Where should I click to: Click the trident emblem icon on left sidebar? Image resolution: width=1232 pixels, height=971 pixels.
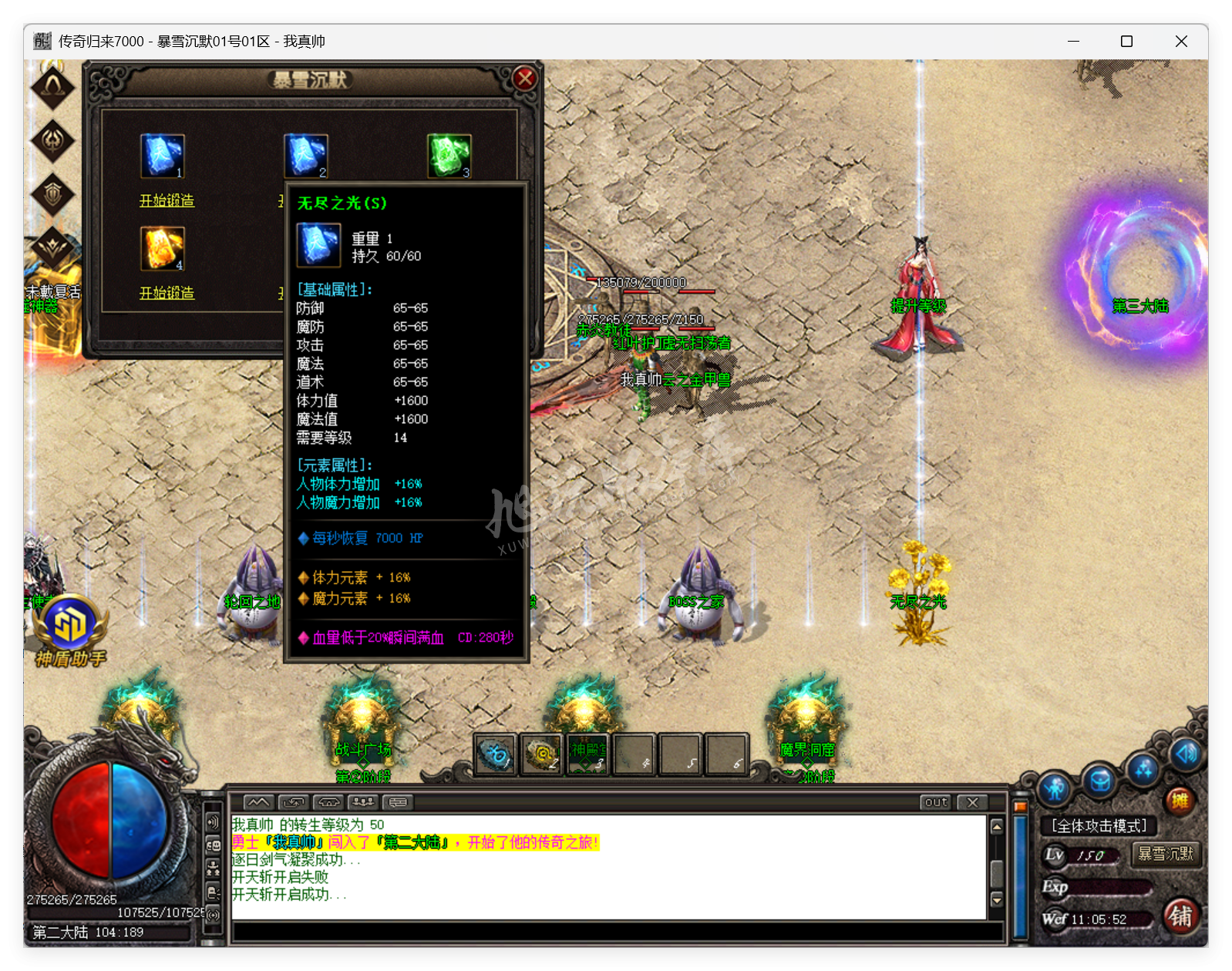pyautogui.click(x=53, y=141)
